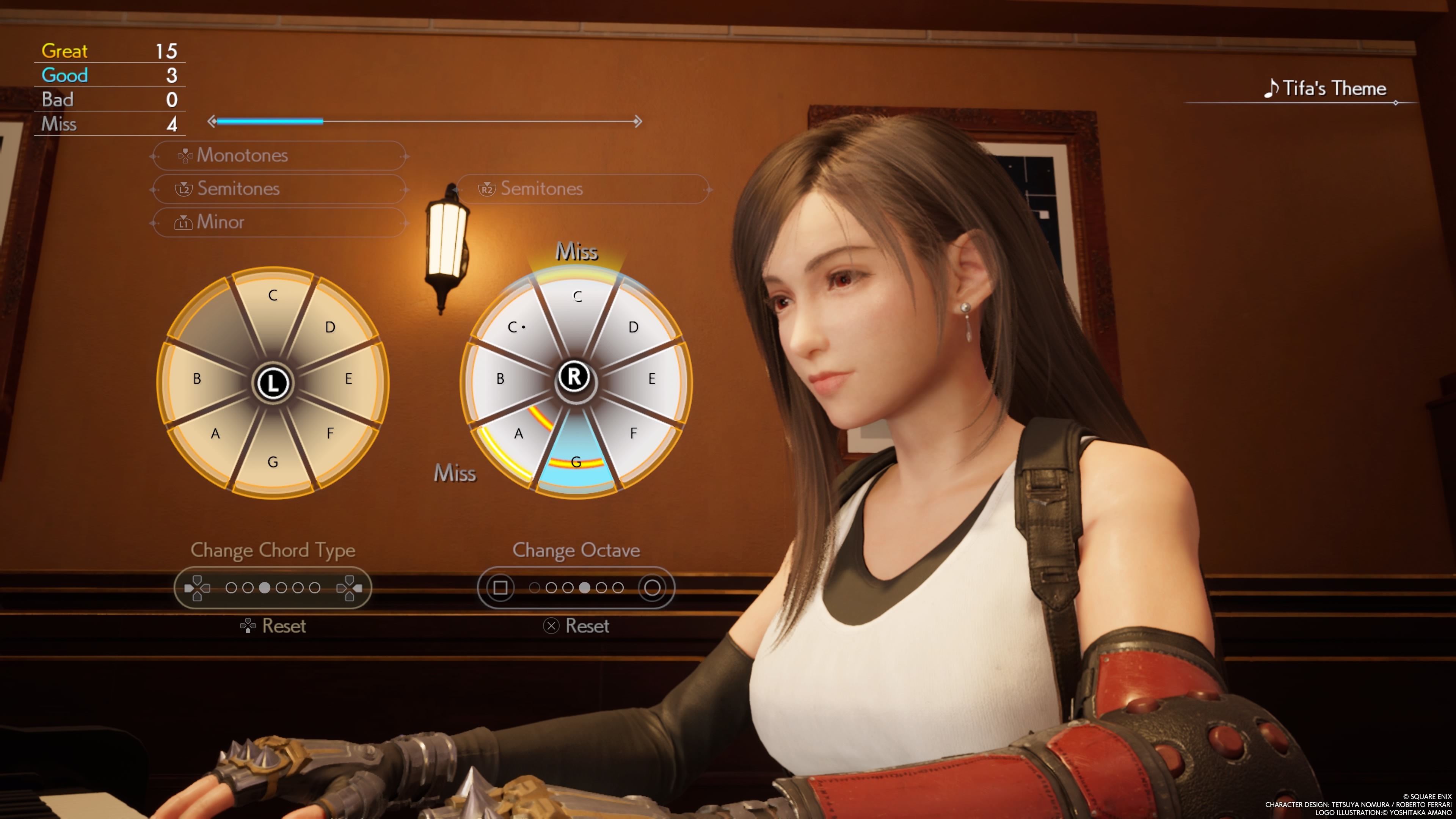Select the L2 icon on the Semitones pill

pyautogui.click(x=184, y=189)
